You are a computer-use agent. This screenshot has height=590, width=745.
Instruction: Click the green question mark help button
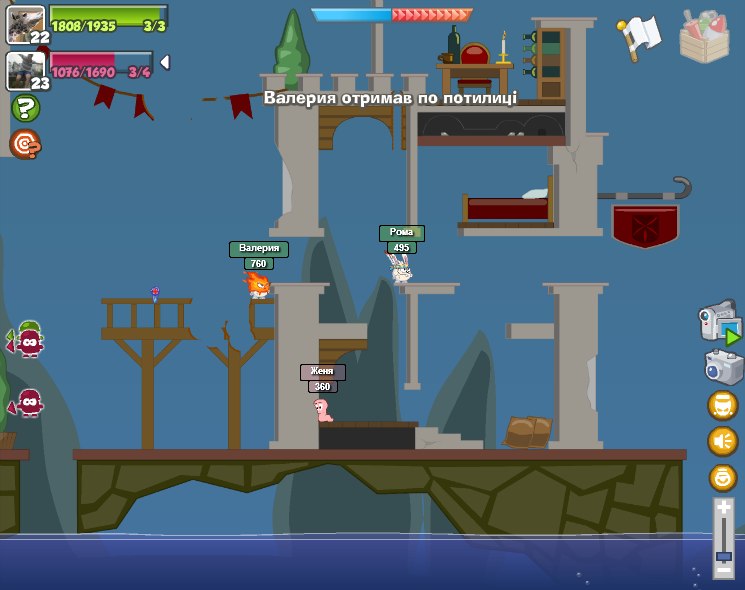(25, 108)
